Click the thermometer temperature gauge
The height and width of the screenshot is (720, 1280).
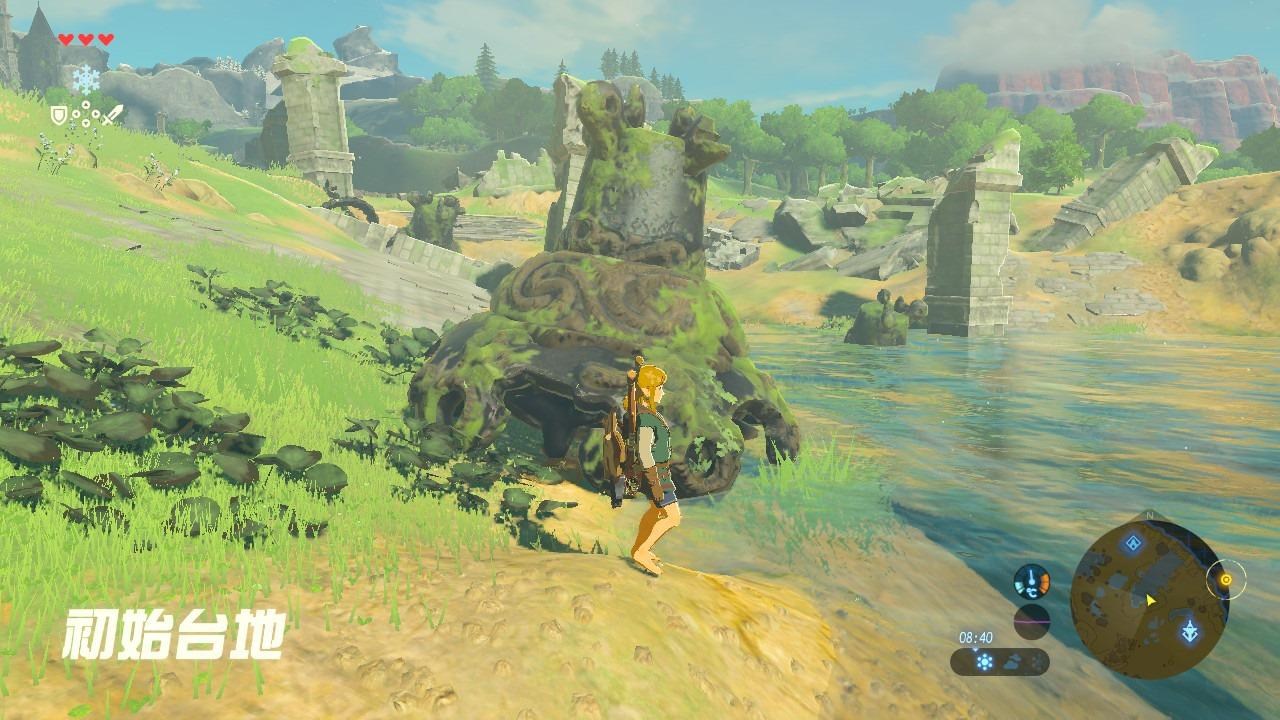tap(1031, 581)
